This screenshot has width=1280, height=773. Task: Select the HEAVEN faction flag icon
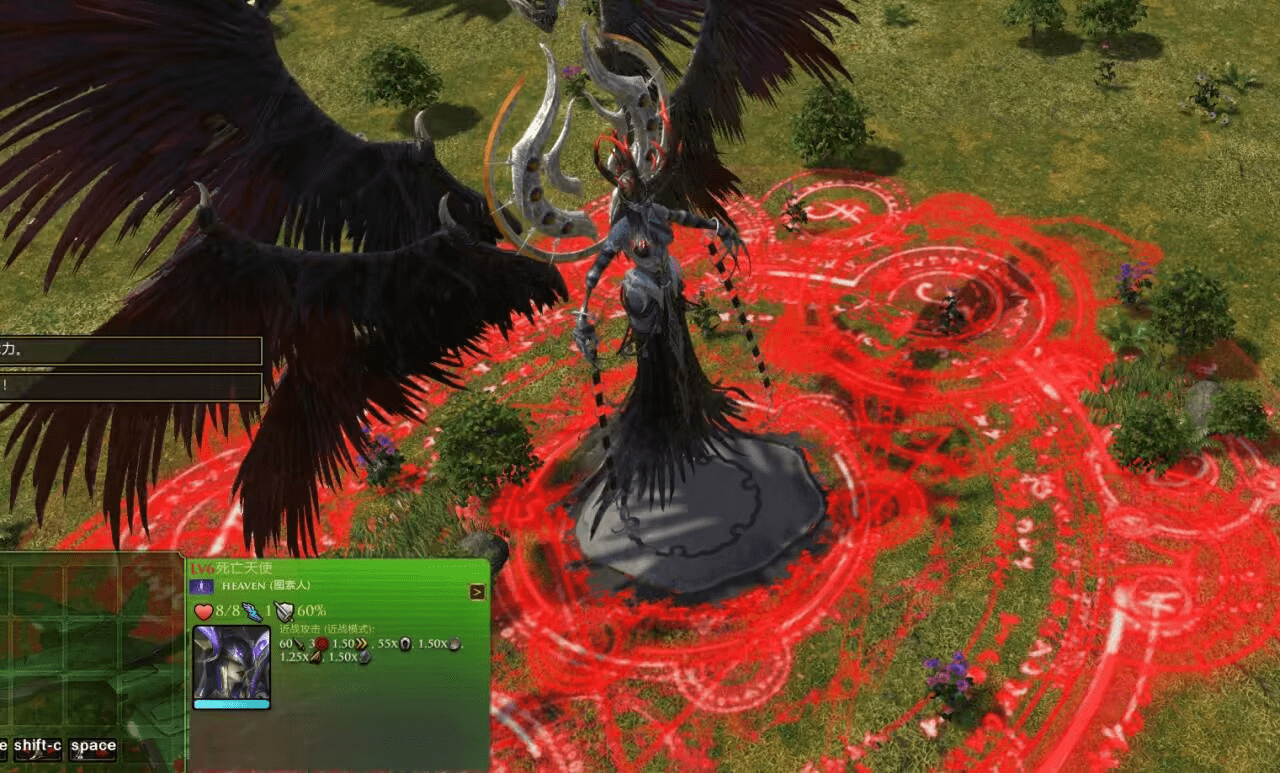(x=202, y=587)
